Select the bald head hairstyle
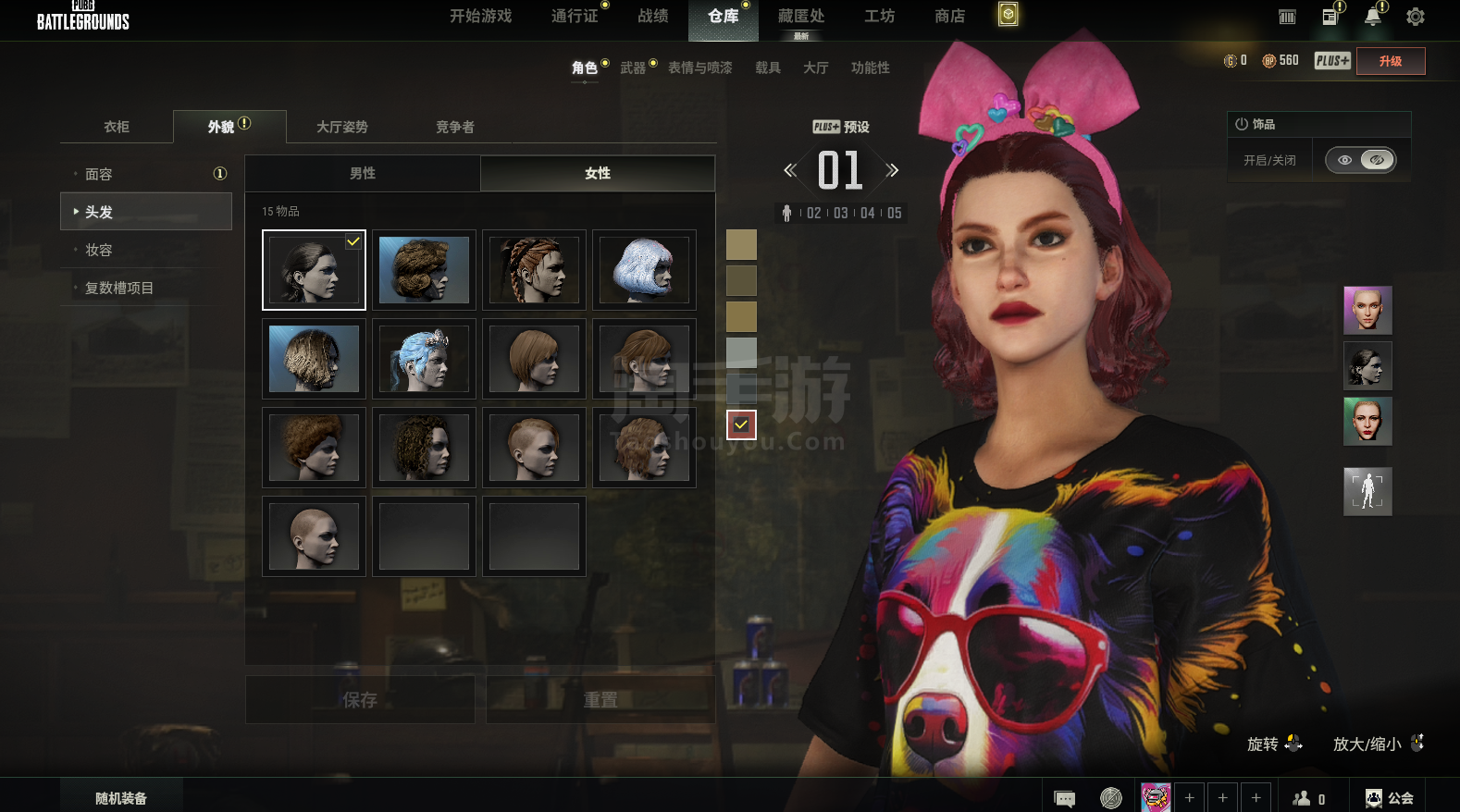1460x812 pixels. click(314, 536)
